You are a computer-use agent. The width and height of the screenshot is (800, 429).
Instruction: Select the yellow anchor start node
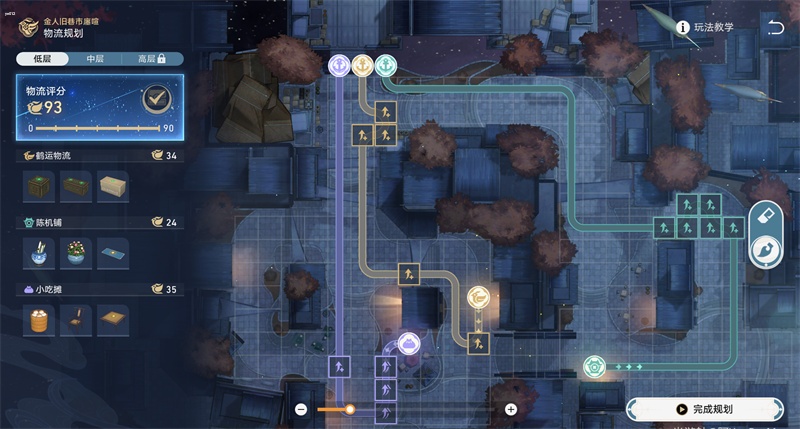(x=362, y=65)
